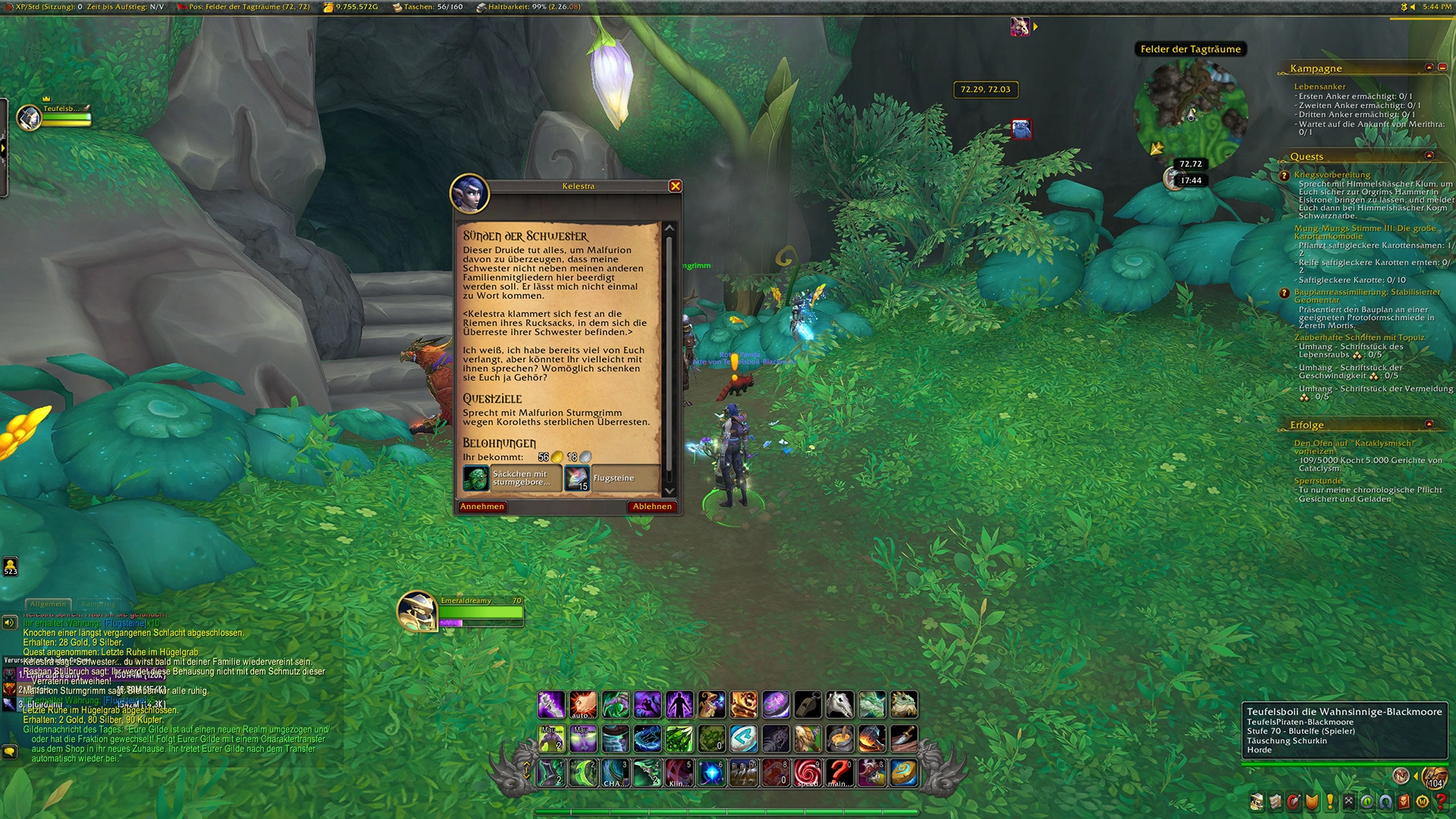1456x819 pixels.
Task: Accept the quest with the Annehmen button
Action: pyautogui.click(x=482, y=507)
